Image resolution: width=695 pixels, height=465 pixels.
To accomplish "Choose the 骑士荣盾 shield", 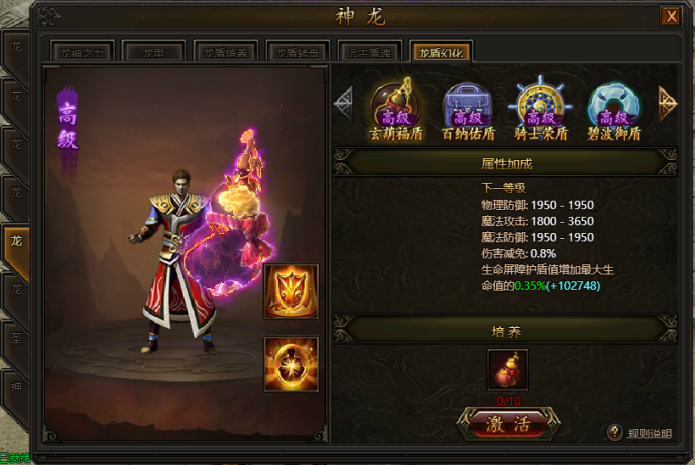I will point(537,109).
